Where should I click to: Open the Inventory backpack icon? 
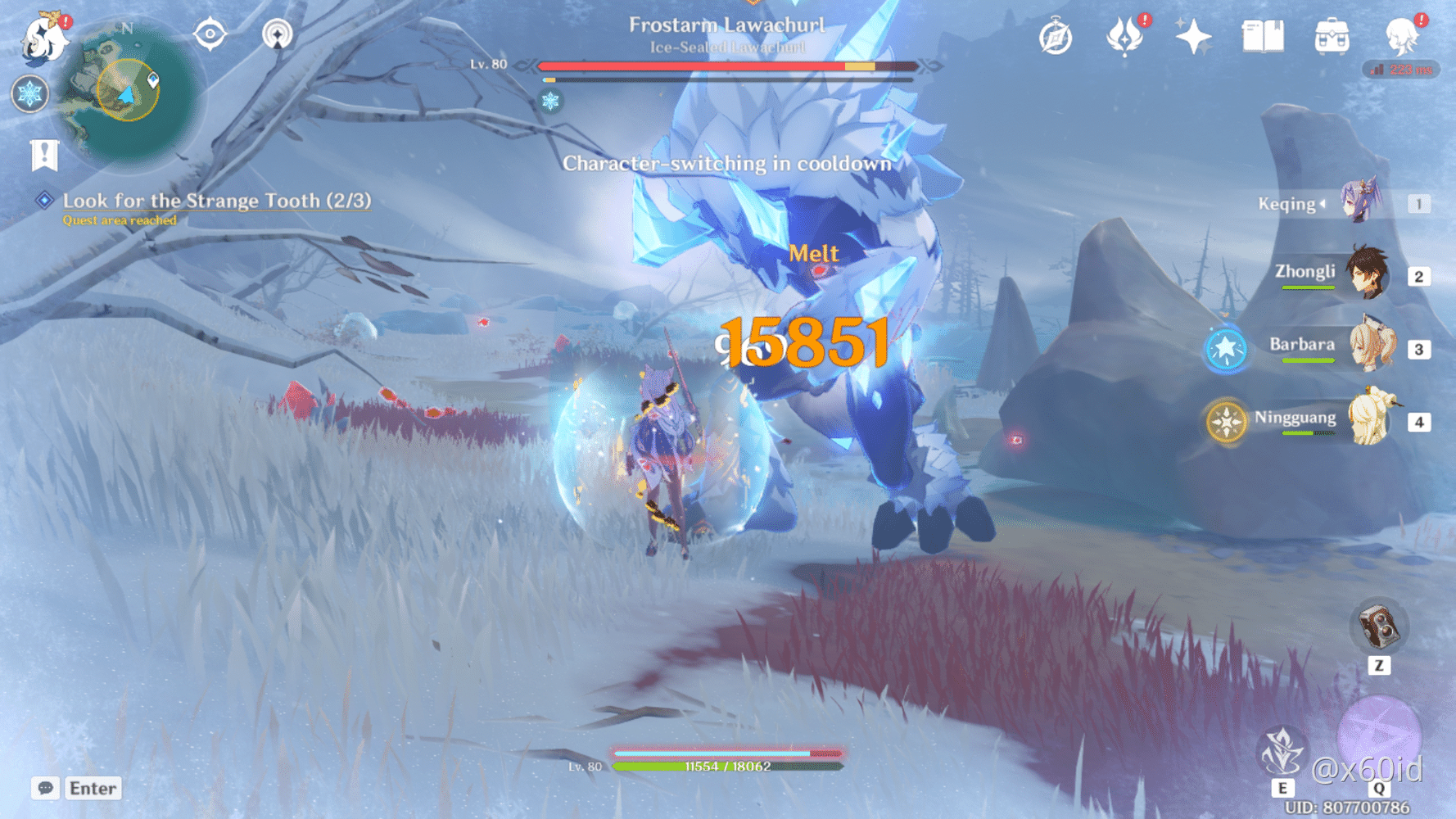[1332, 36]
